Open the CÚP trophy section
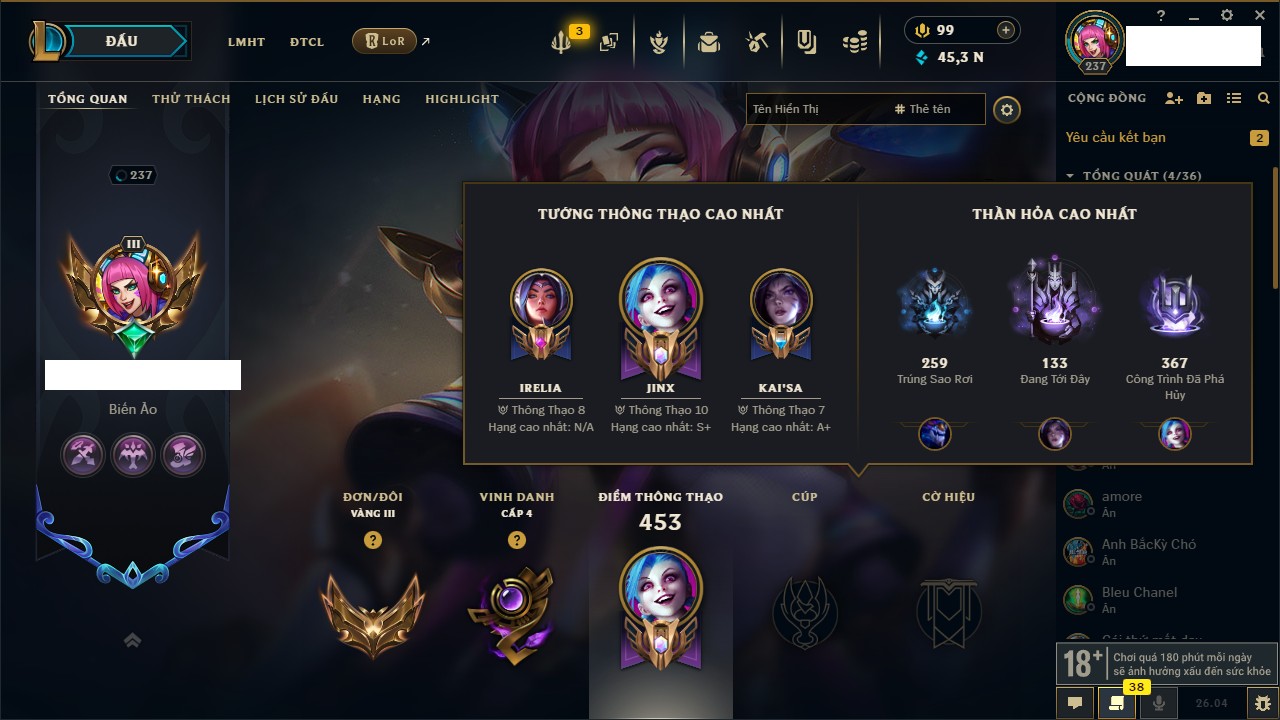 [805, 611]
